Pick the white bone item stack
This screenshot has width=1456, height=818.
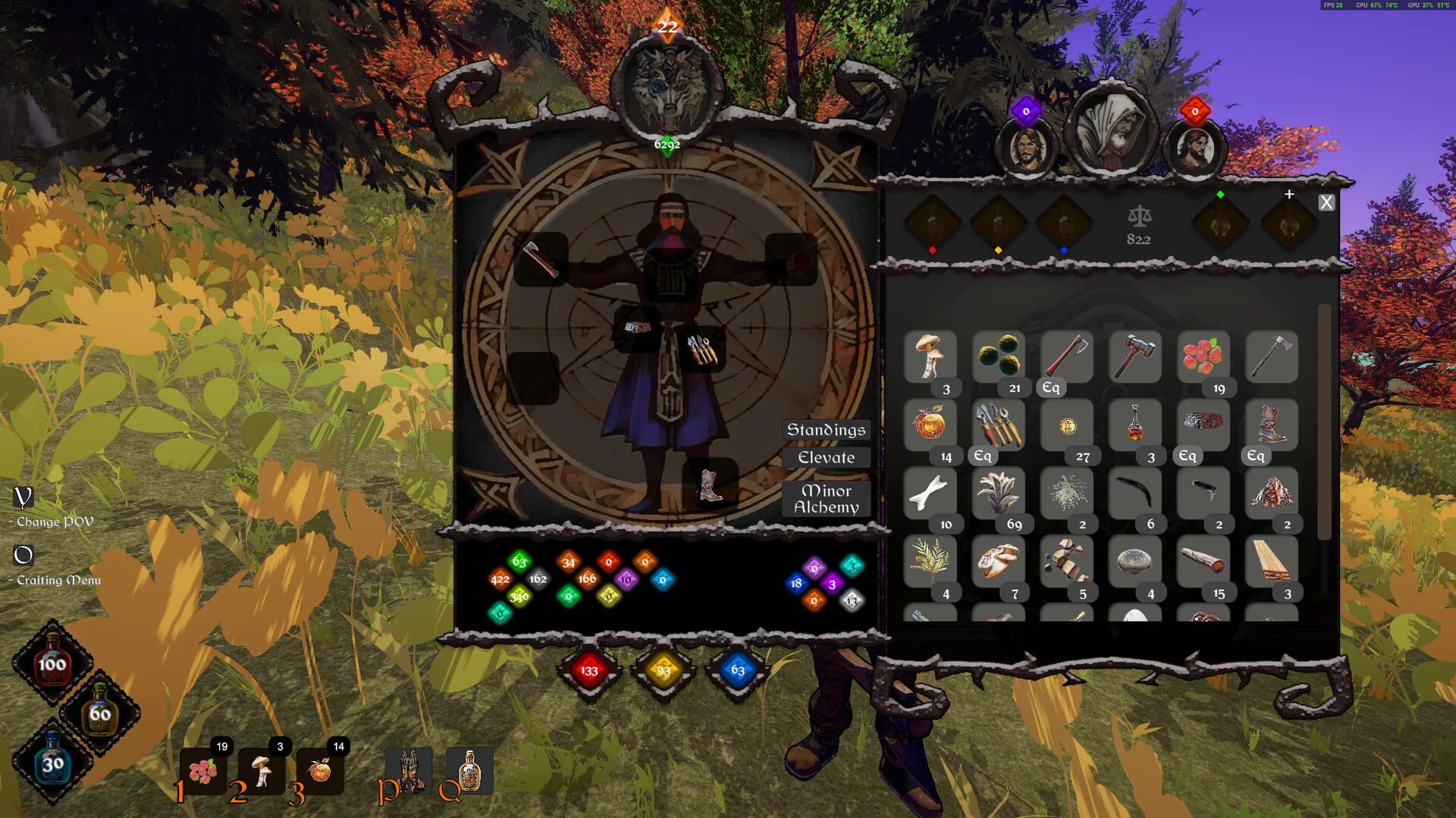930,493
